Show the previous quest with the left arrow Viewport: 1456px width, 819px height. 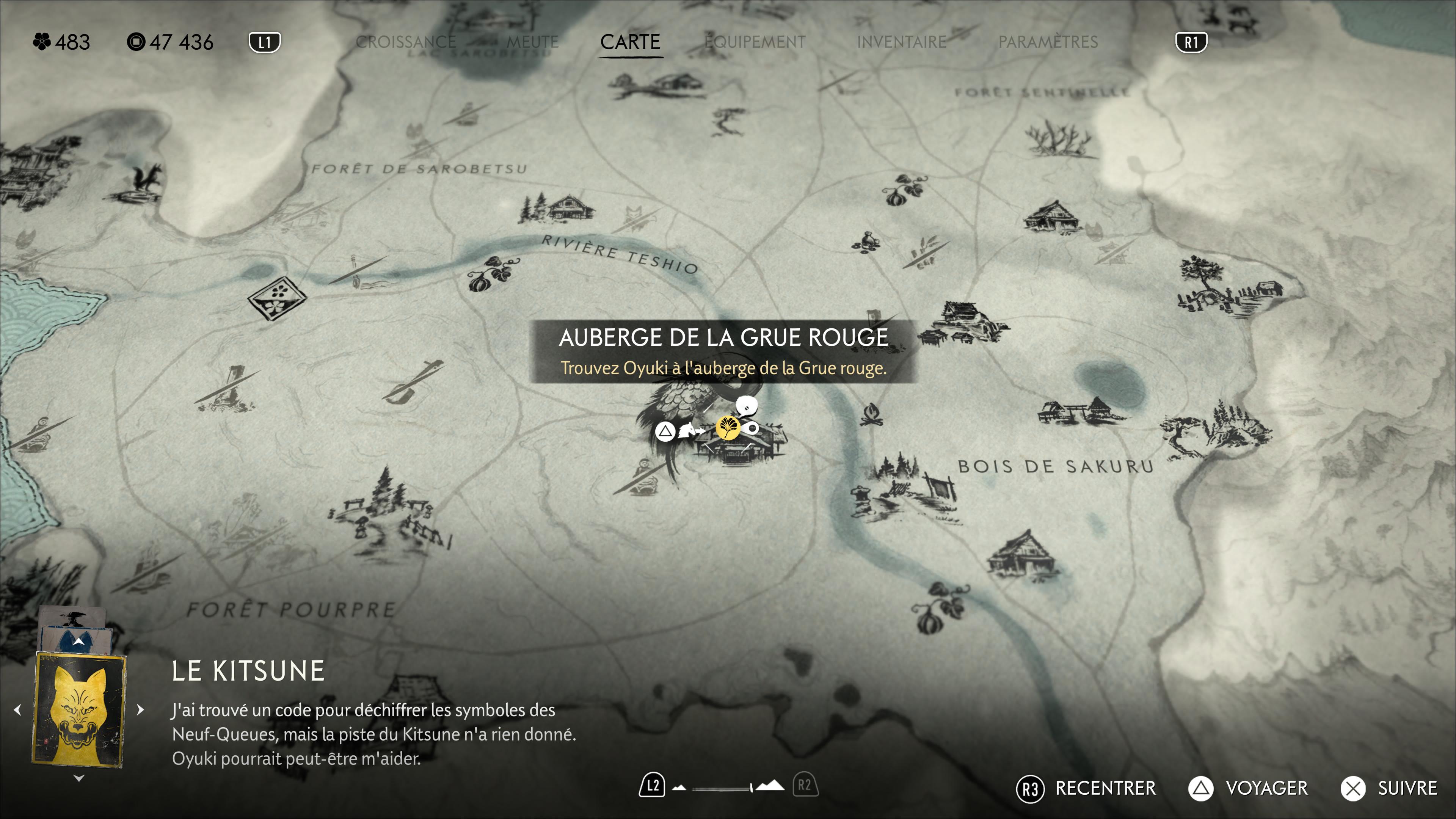17,709
